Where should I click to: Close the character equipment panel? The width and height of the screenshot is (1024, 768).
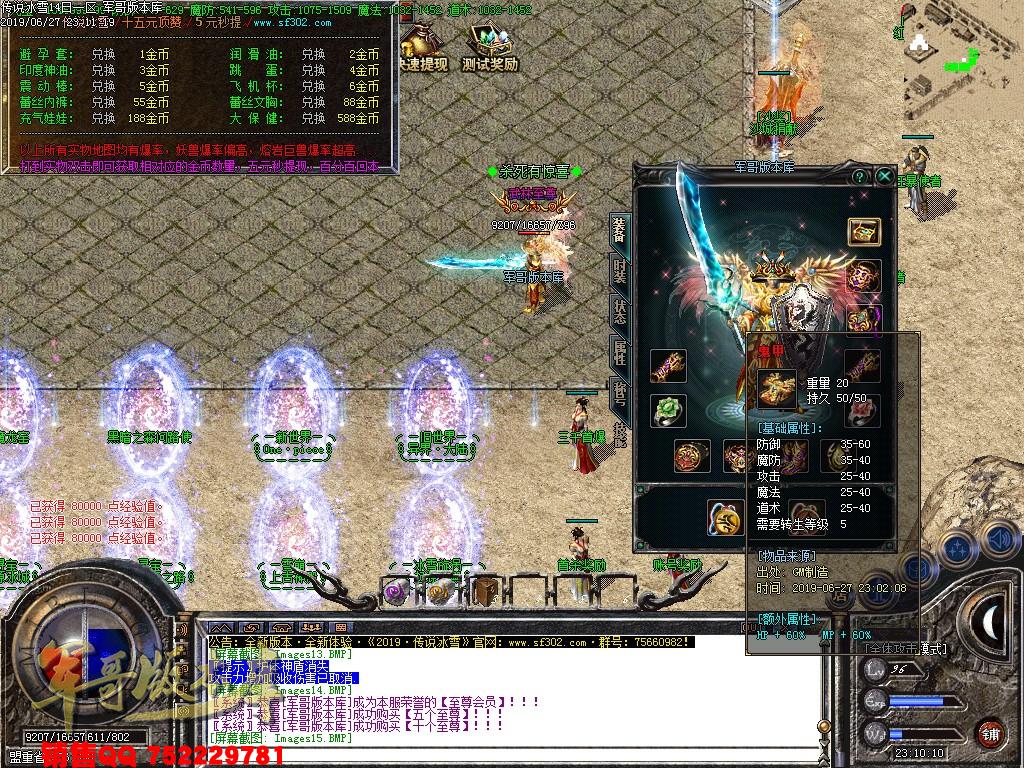885,176
